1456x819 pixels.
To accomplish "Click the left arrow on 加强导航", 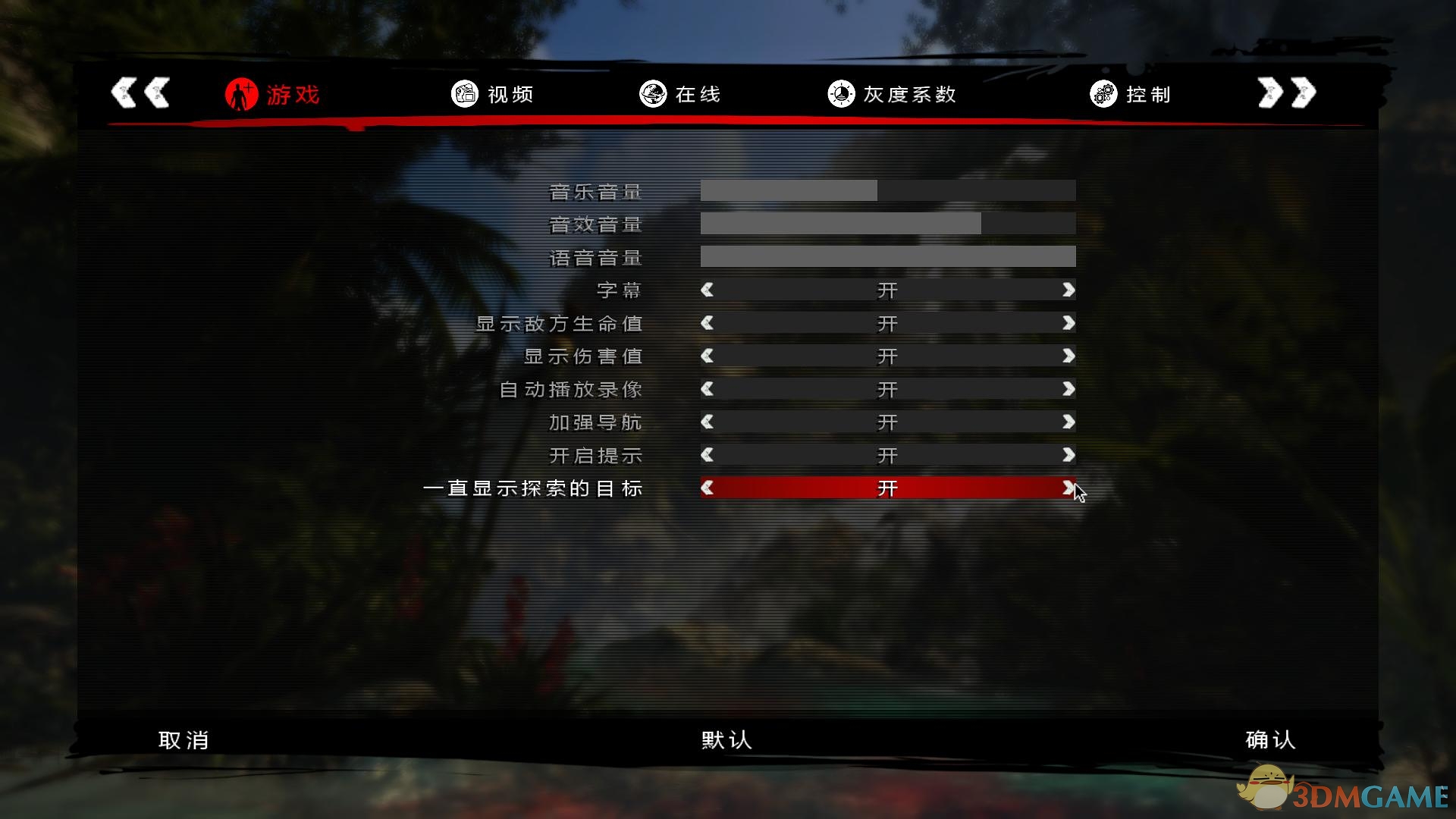I will click(x=707, y=422).
